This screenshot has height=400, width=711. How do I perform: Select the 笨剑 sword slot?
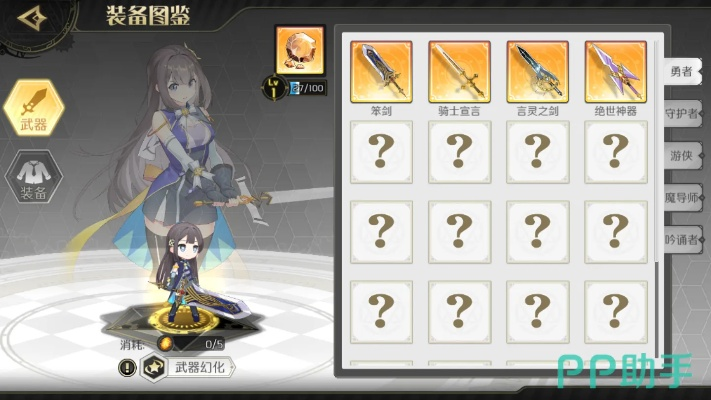(381, 71)
